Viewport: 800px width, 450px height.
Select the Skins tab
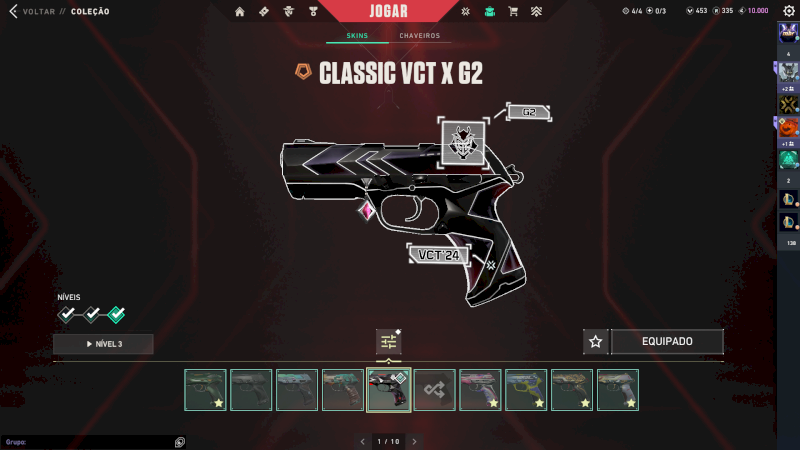point(357,36)
